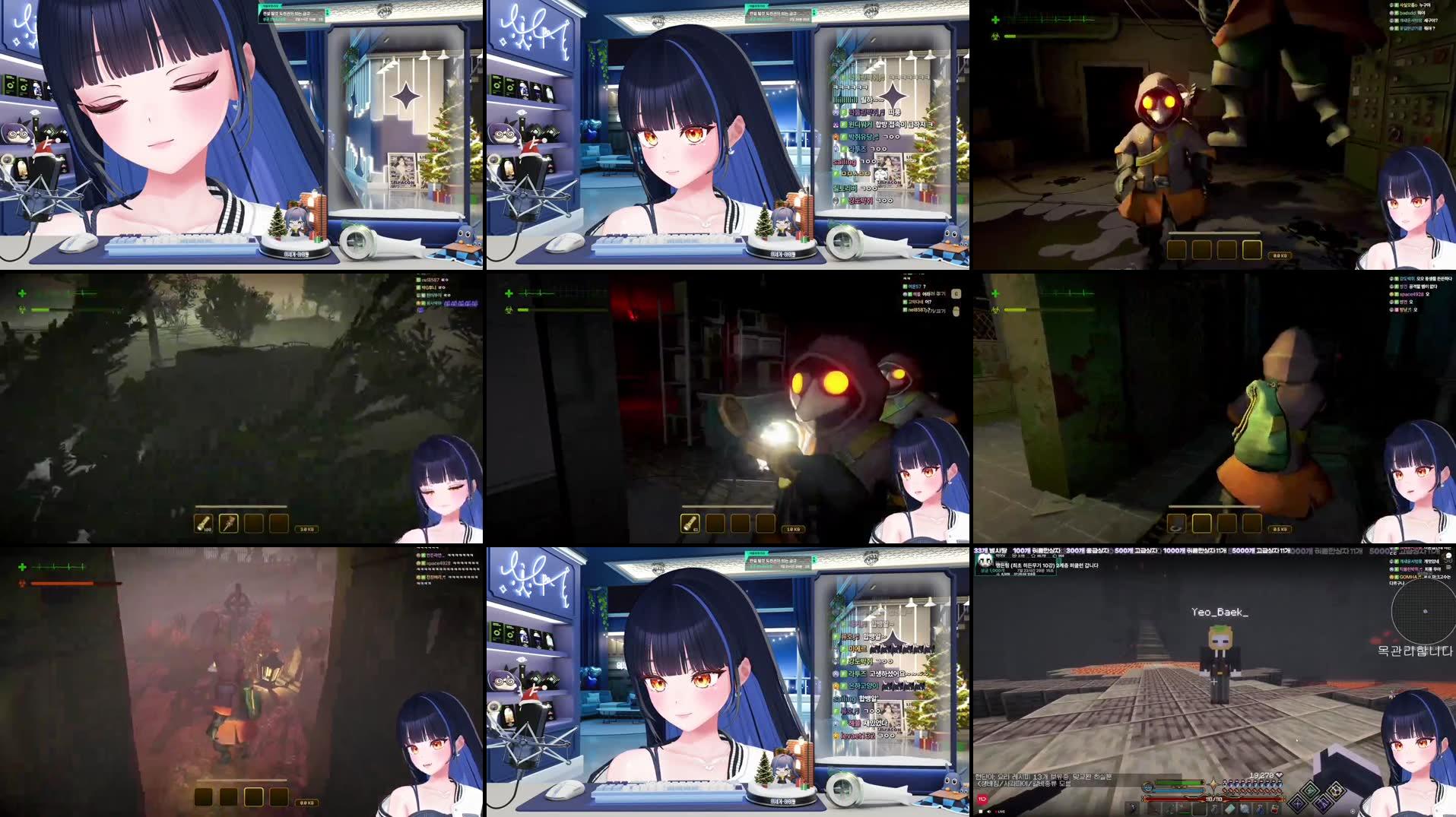Click the red streaming platform logo bottom left

tap(982, 798)
